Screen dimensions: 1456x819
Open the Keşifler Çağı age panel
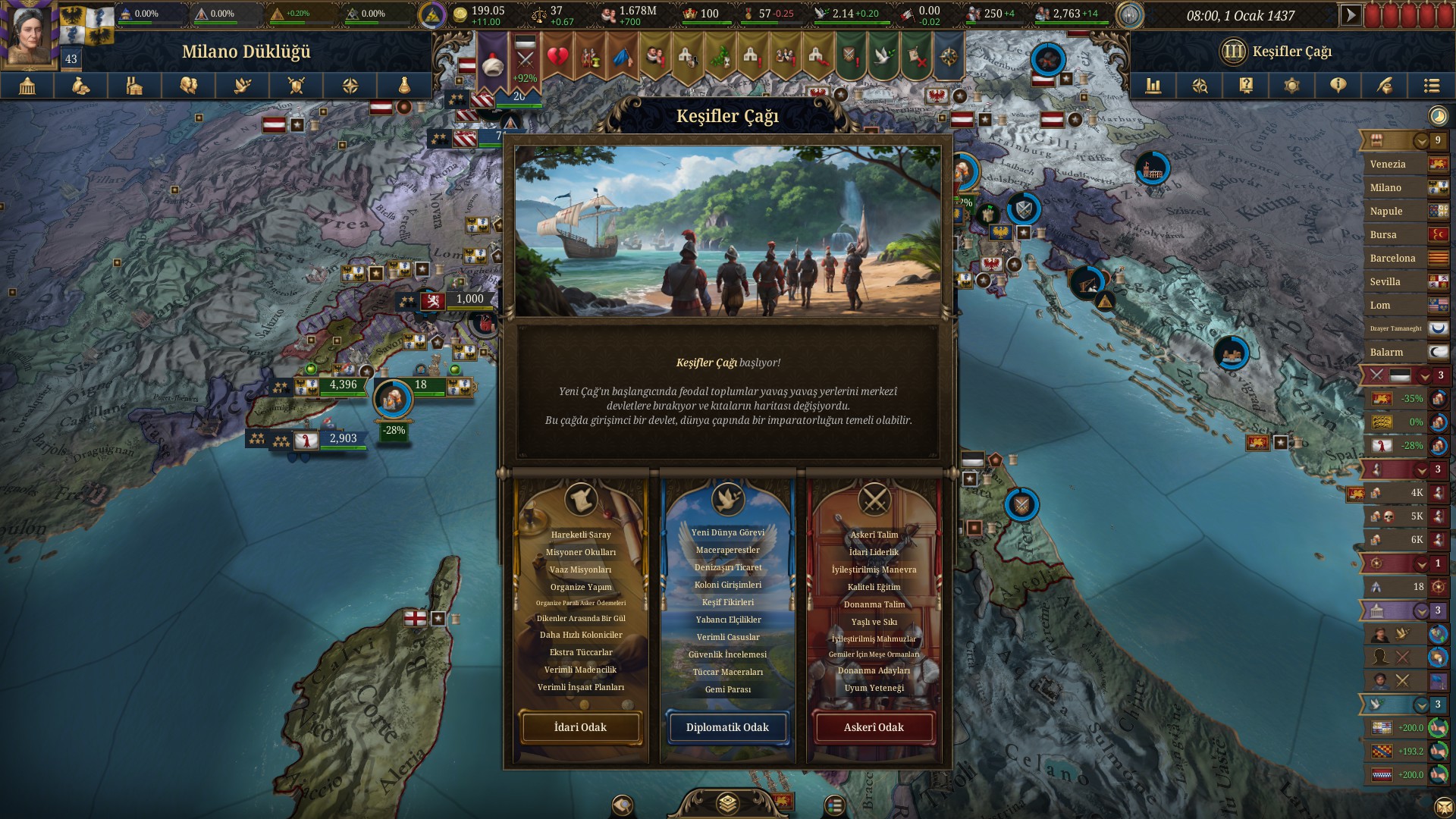pyautogui.click(x=1278, y=52)
